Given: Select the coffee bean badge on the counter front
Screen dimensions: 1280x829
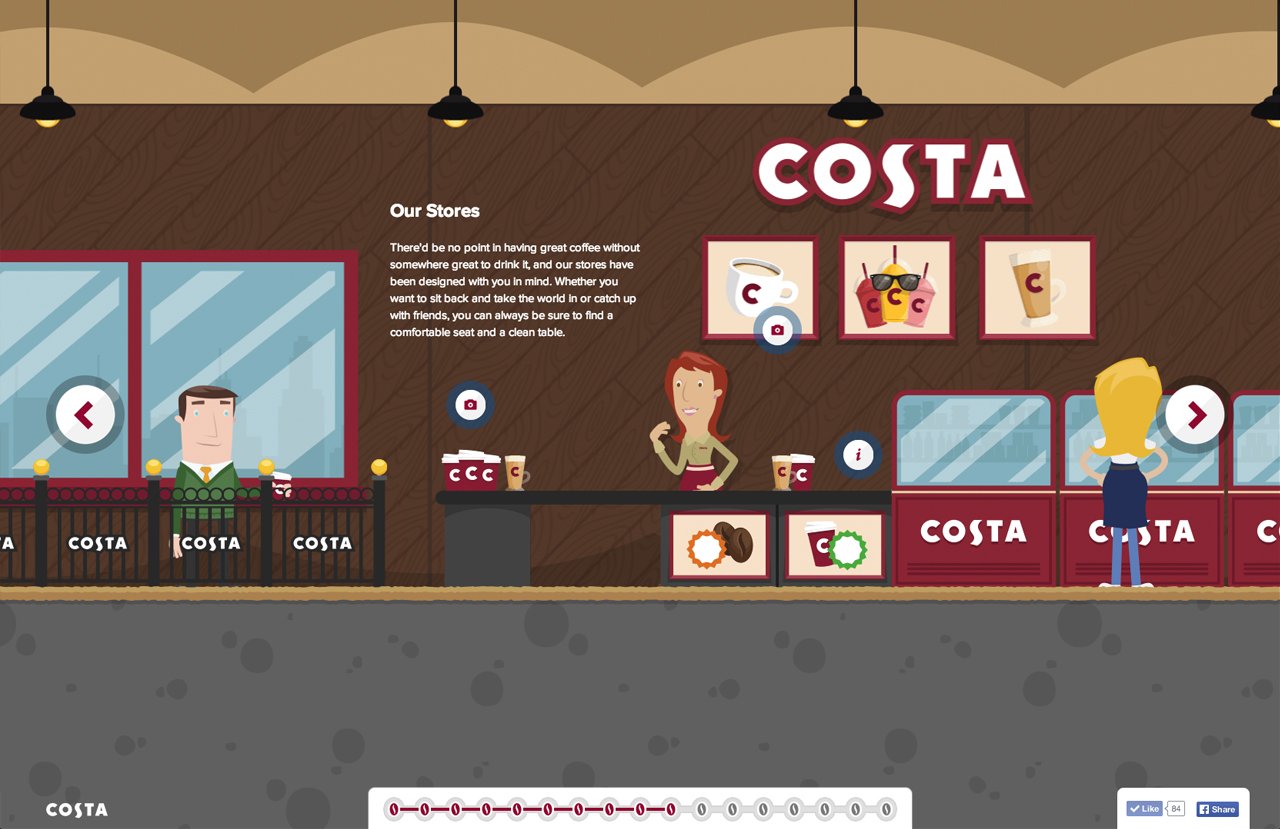Looking at the screenshot, I should click(721, 544).
